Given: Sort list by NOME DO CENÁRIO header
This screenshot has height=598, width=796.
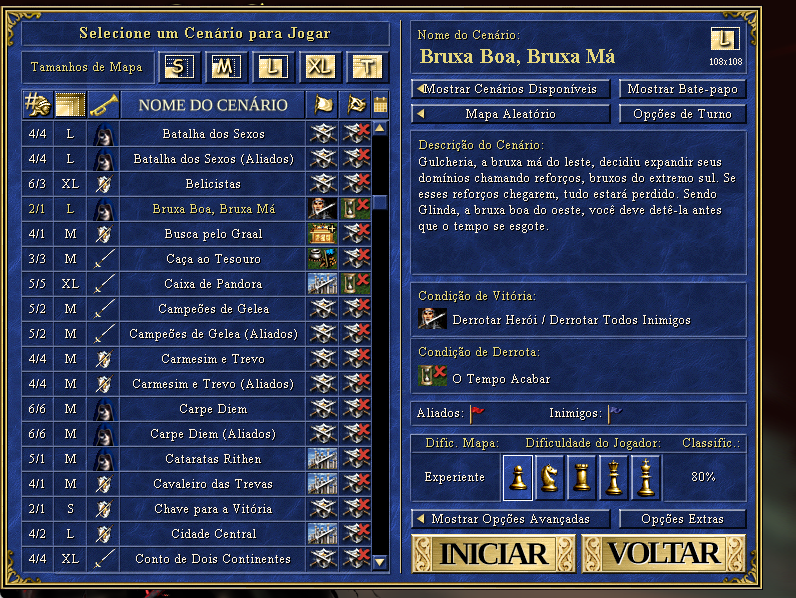Looking at the screenshot, I should click(213, 105).
